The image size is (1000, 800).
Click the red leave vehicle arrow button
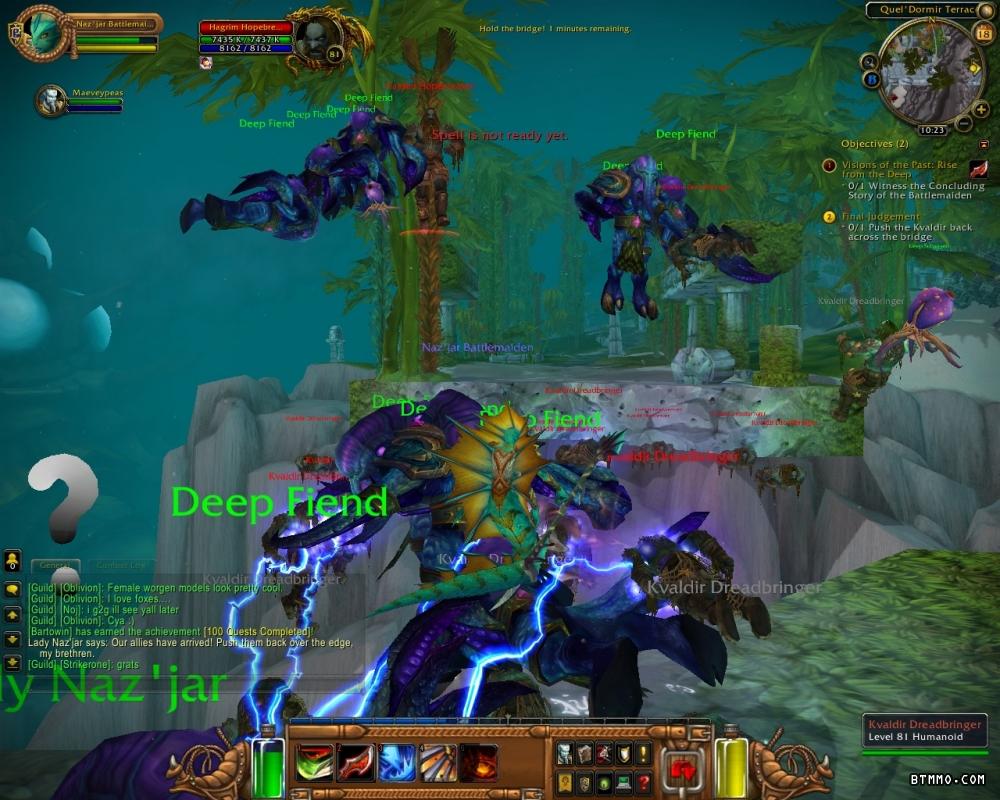683,769
